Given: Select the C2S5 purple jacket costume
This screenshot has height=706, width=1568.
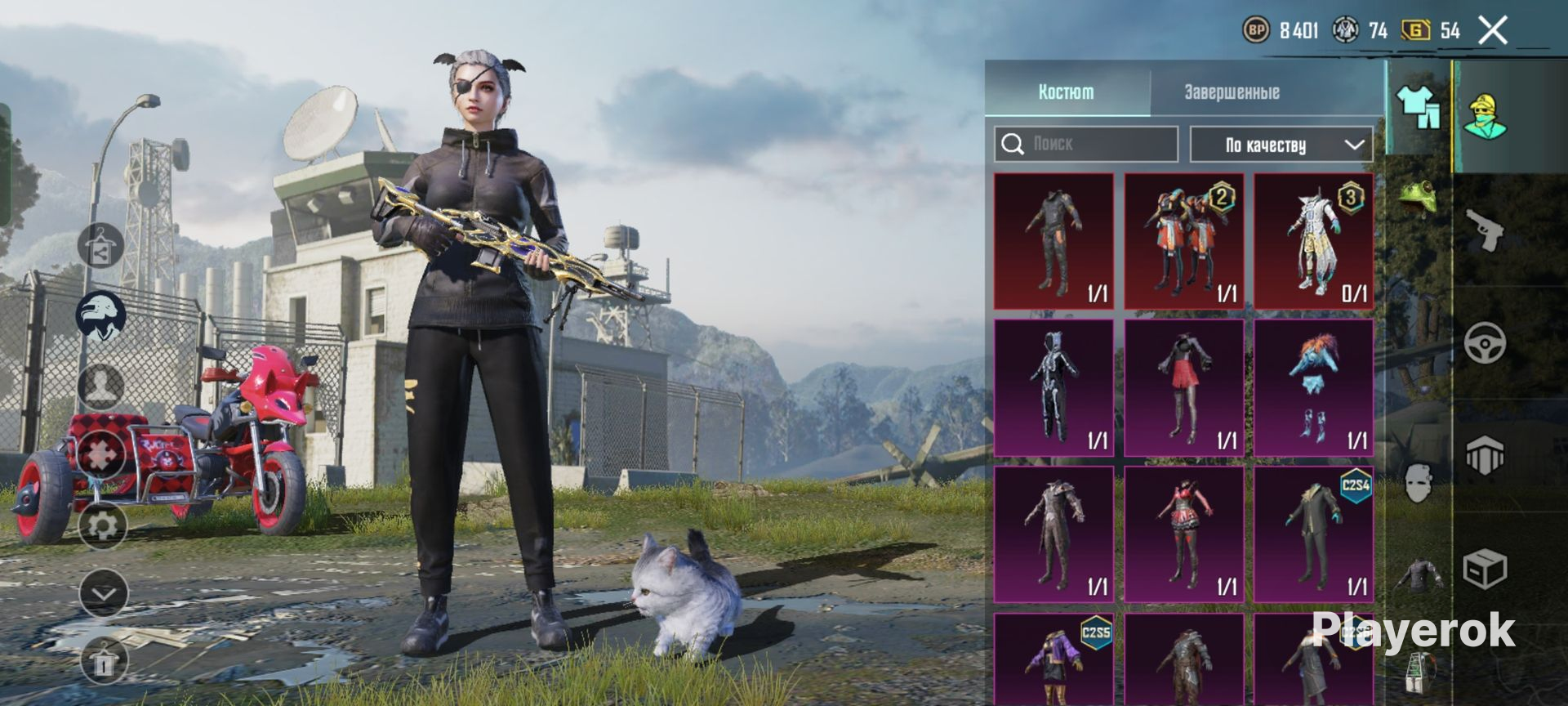Looking at the screenshot, I should 1053,659.
